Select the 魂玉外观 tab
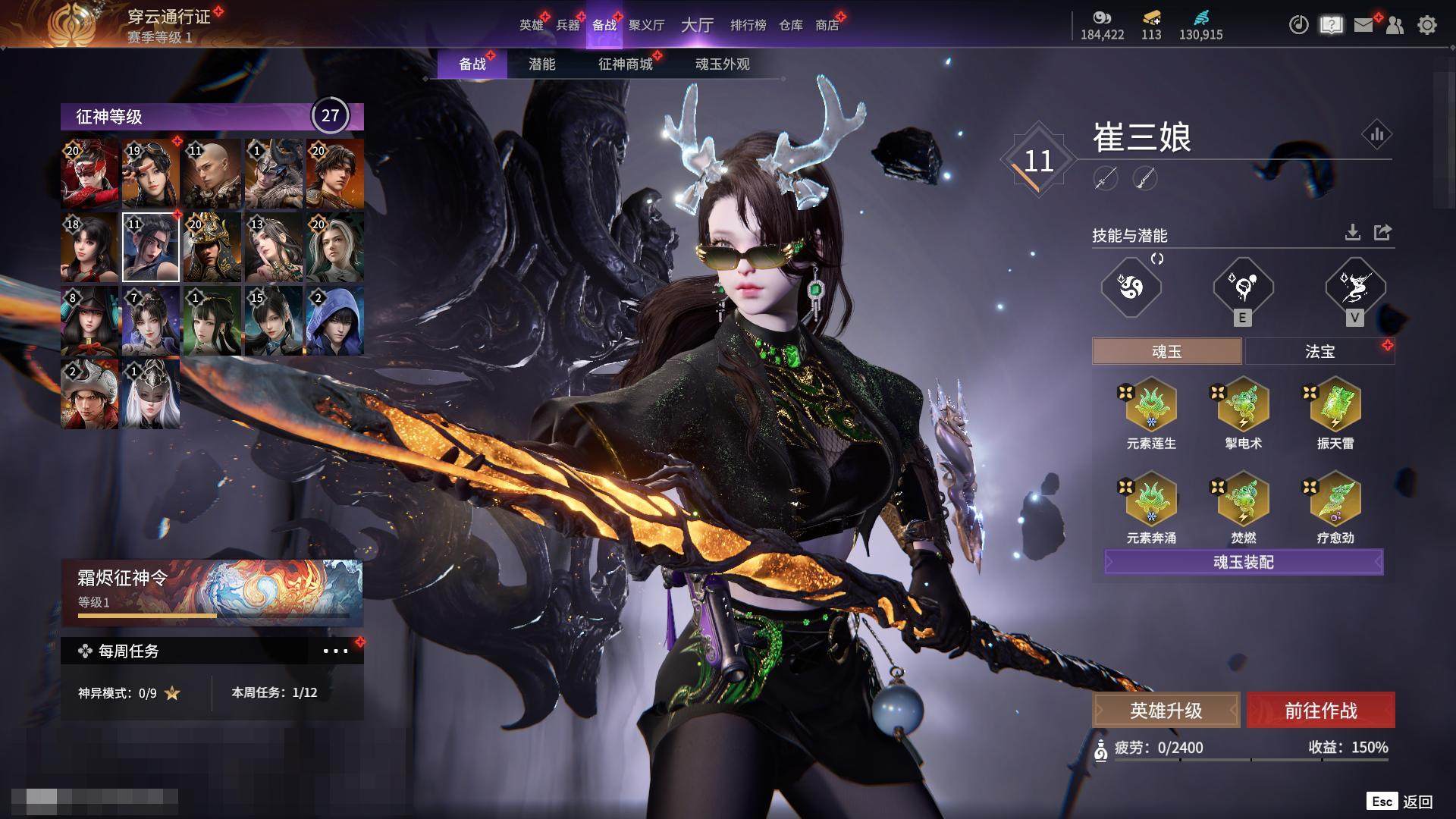The height and width of the screenshot is (819, 1456). (x=722, y=64)
